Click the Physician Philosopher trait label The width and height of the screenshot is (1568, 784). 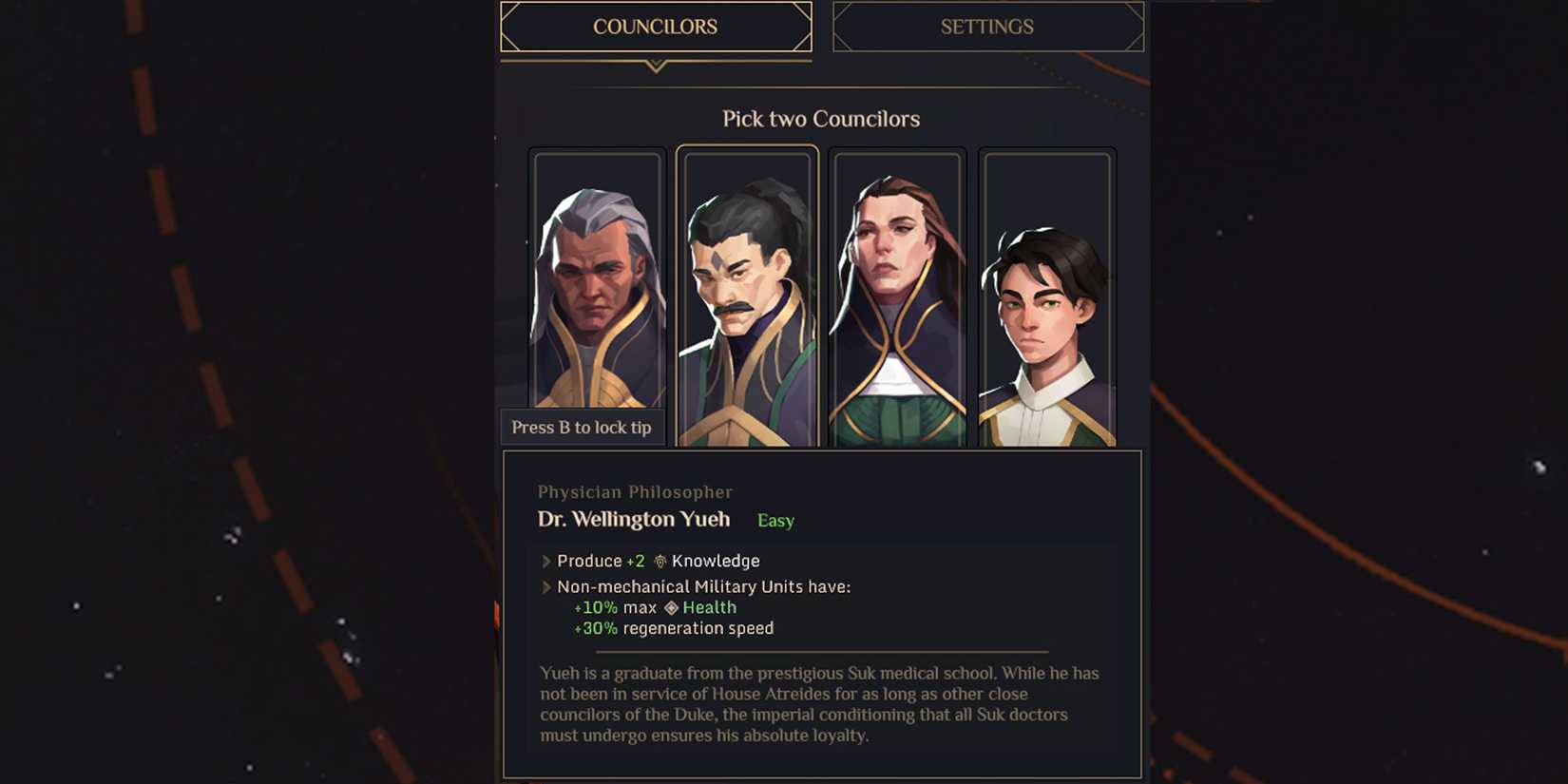(x=634, y=491)
